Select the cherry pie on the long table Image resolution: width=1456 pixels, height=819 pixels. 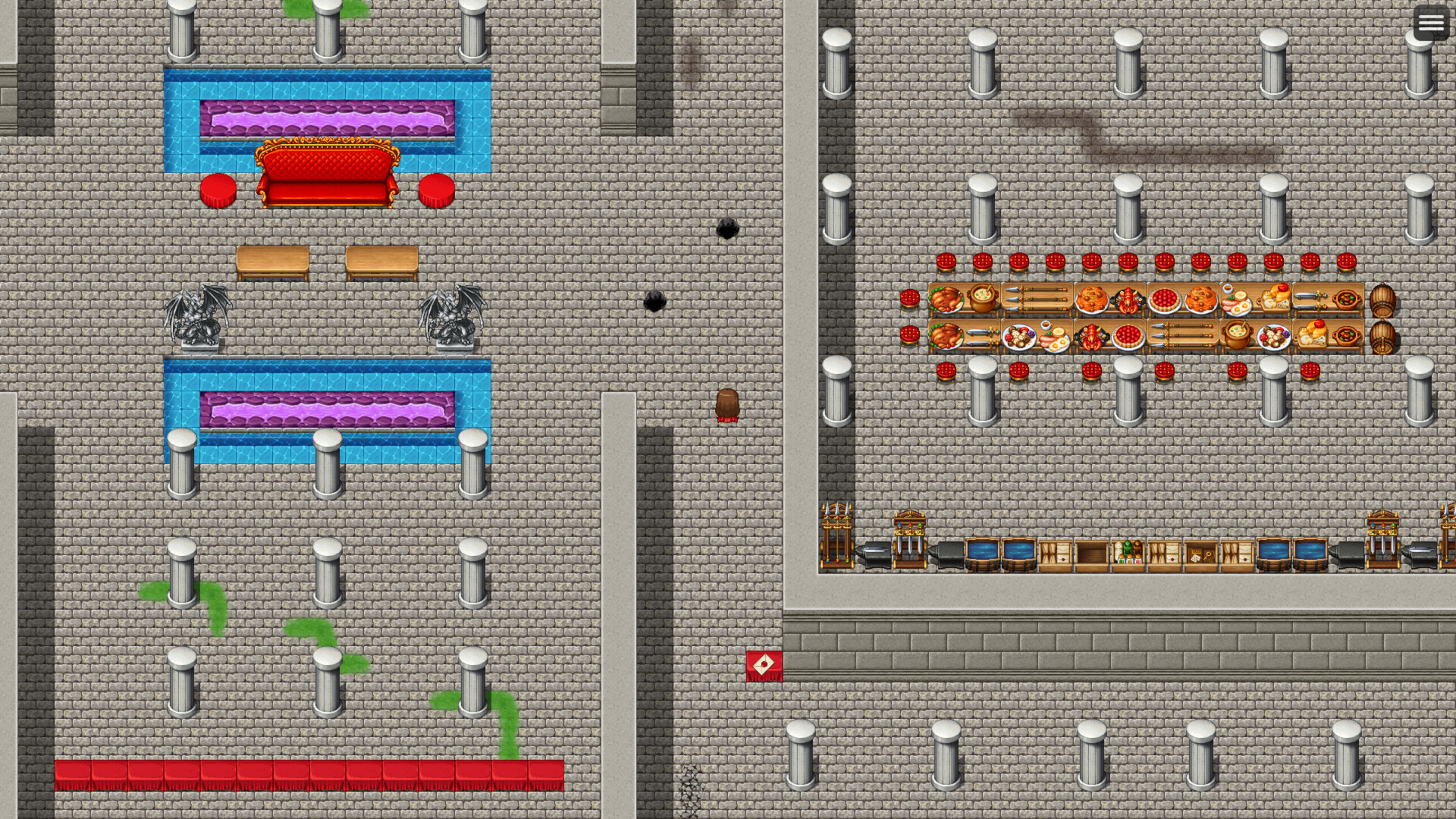[x=1165, y=299]
